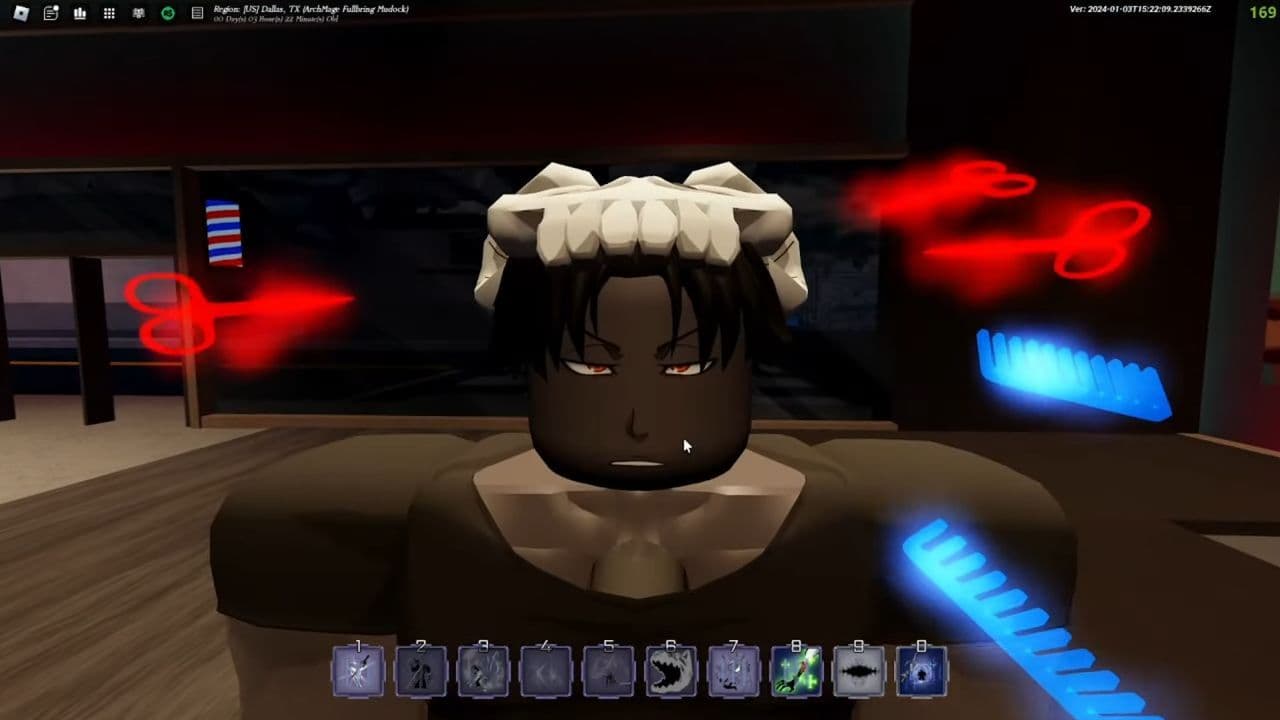Click the empty hotbar slot 4
The image size is (1280, 720).
pyautogui.click(x=546, y=670)
